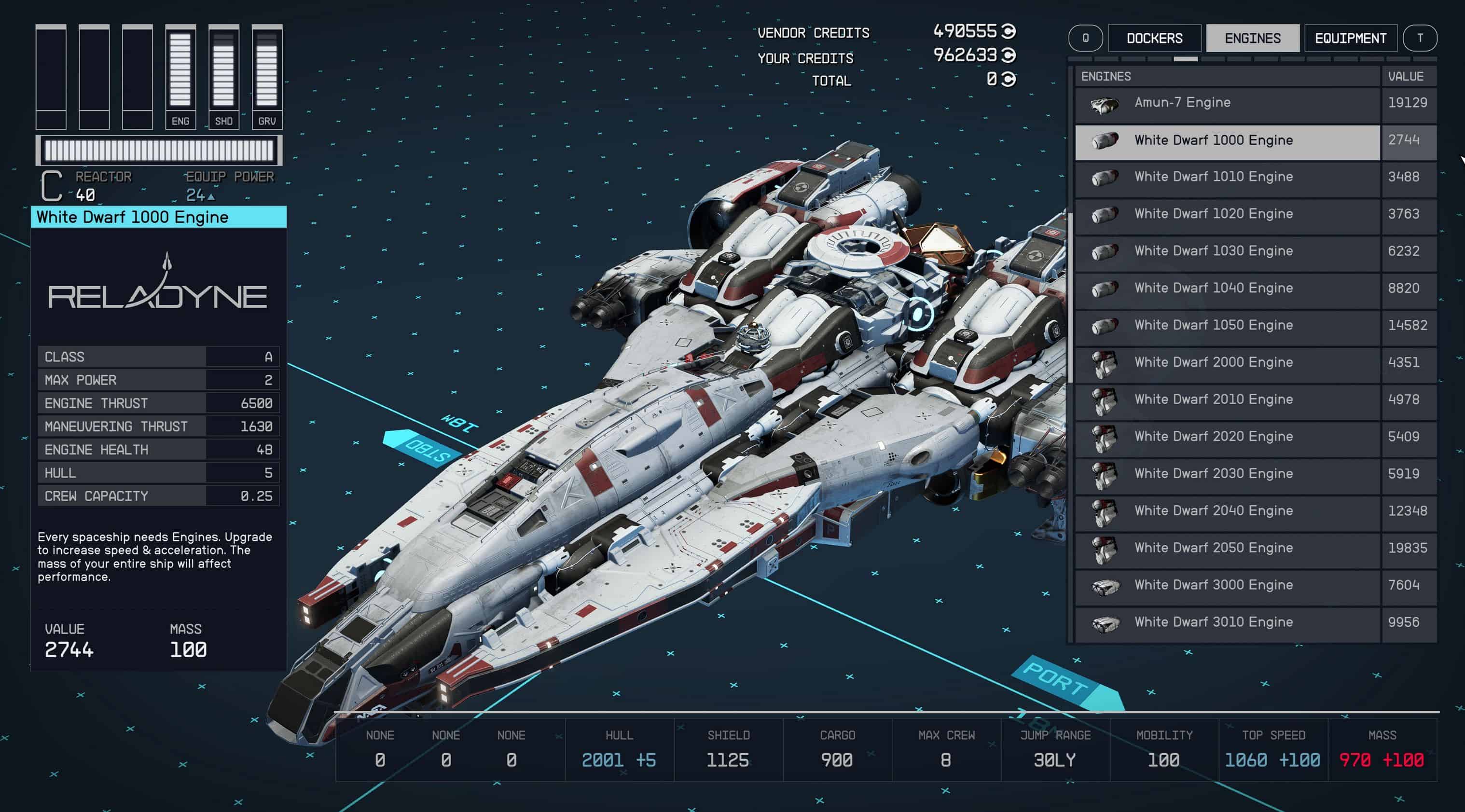
Task: Pick the White Dwarf 3000 Engine
Action: 1227,585
